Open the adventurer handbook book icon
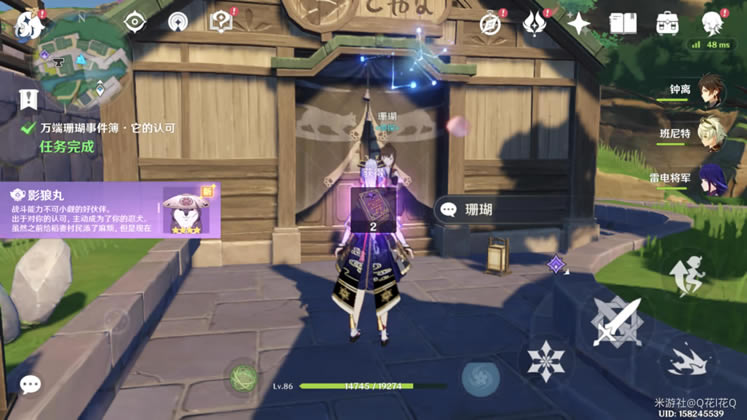The width and height of the screenshot is (747, 420). tap(623, 23)
